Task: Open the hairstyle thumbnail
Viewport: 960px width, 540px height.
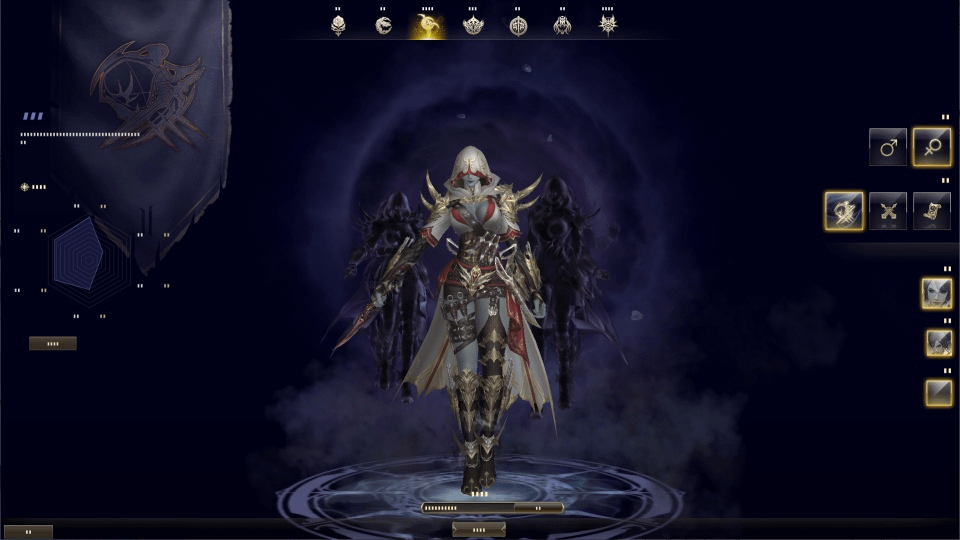Action: coord(938,343)
